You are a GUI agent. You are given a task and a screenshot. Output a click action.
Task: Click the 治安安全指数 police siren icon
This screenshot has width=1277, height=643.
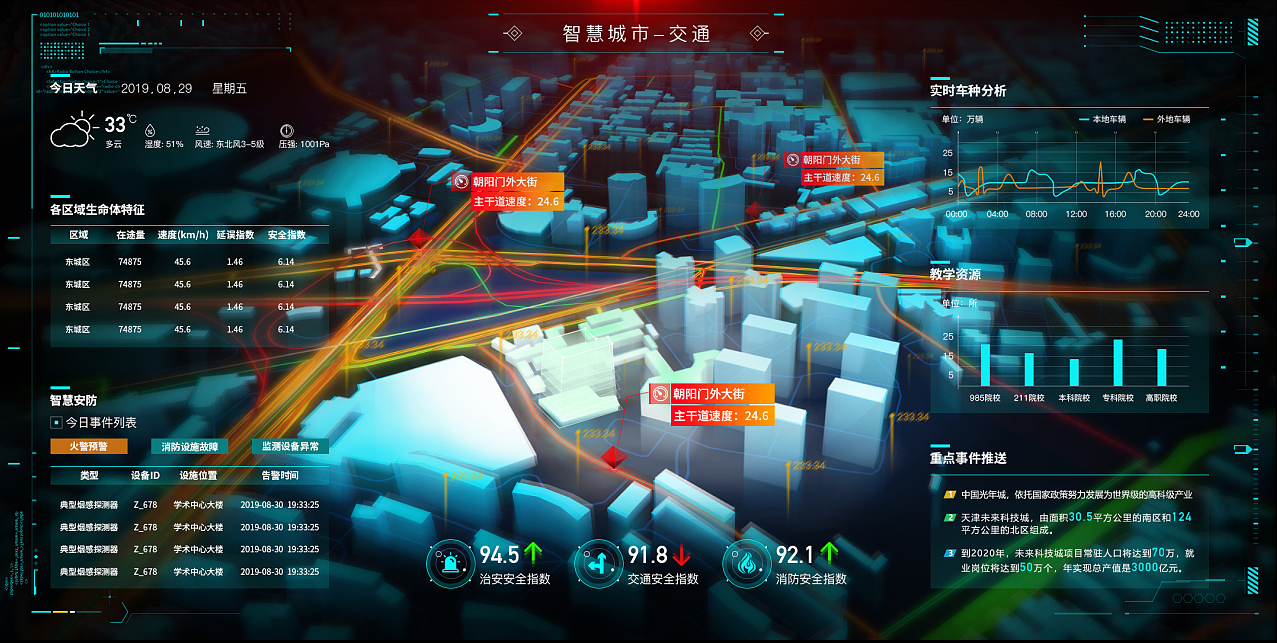click(x=446, y=564)
